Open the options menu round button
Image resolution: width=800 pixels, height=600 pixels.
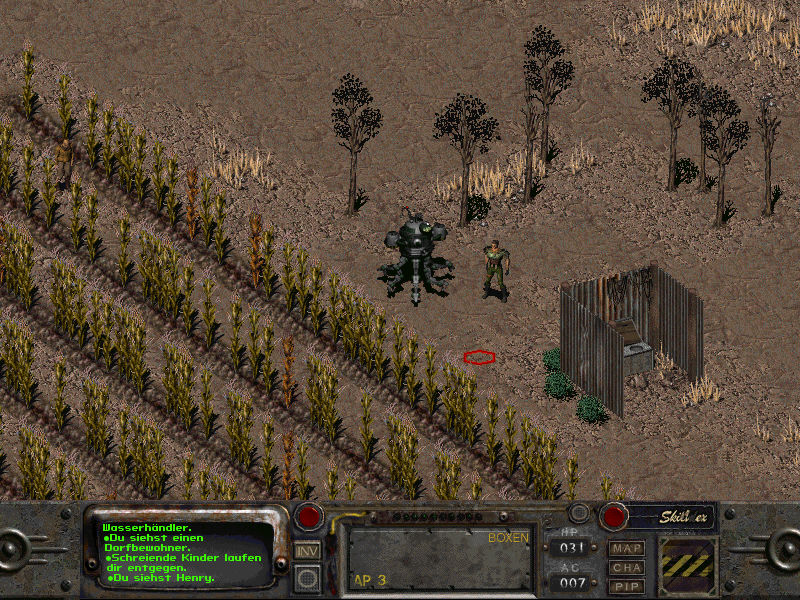(308, 577)
